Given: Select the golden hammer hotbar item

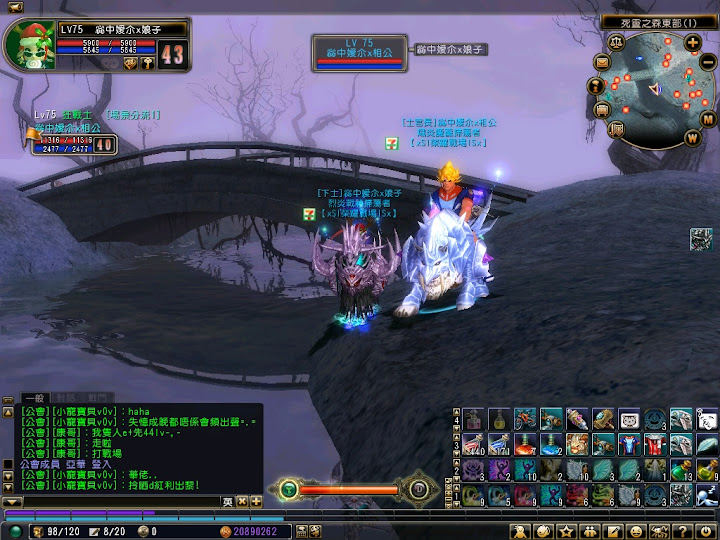Looking at the screenshot, I should [603, 418].
